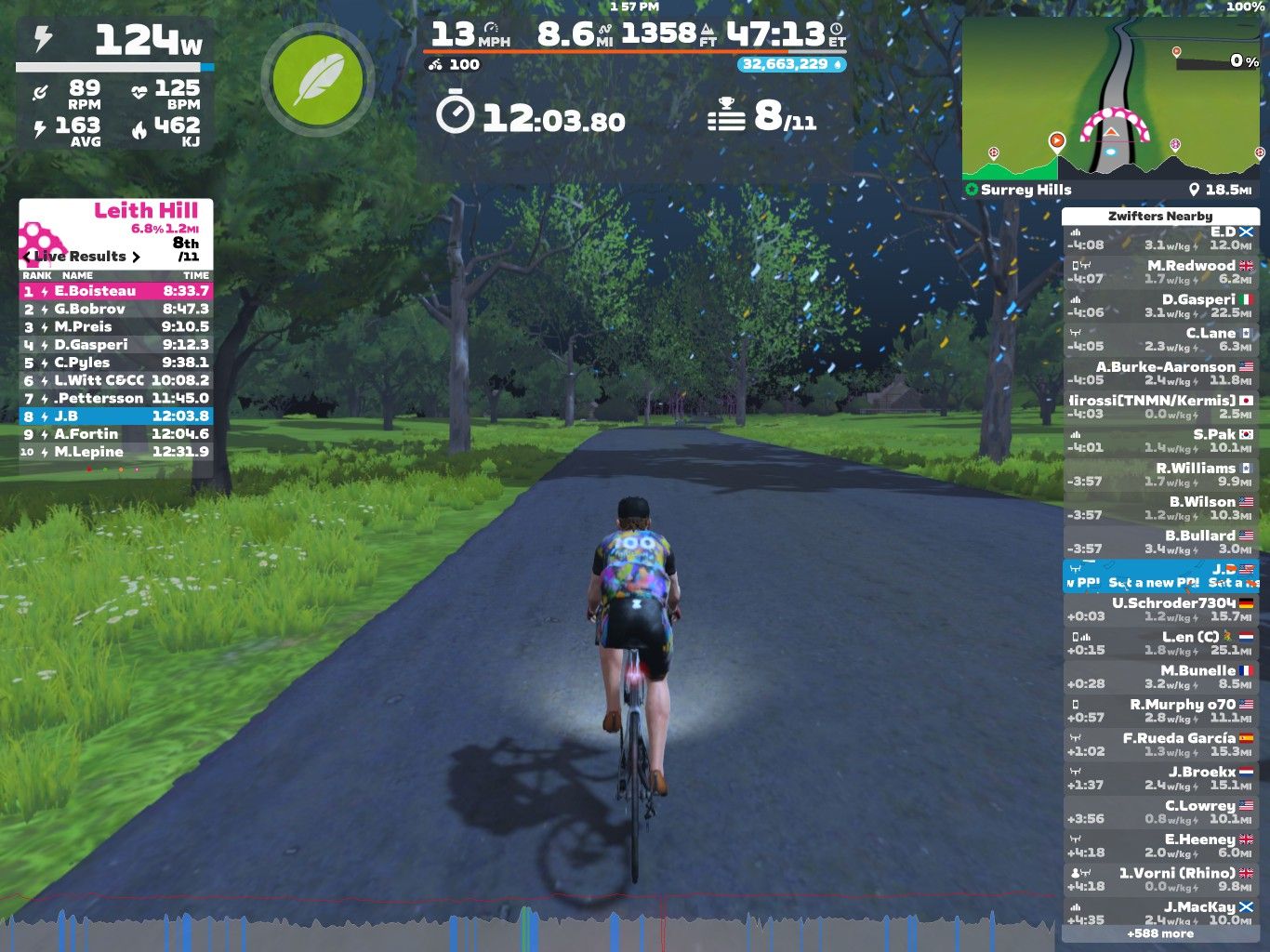Choose A.Burke-Aaronson nearby rider

click(x=1159, y=373)
